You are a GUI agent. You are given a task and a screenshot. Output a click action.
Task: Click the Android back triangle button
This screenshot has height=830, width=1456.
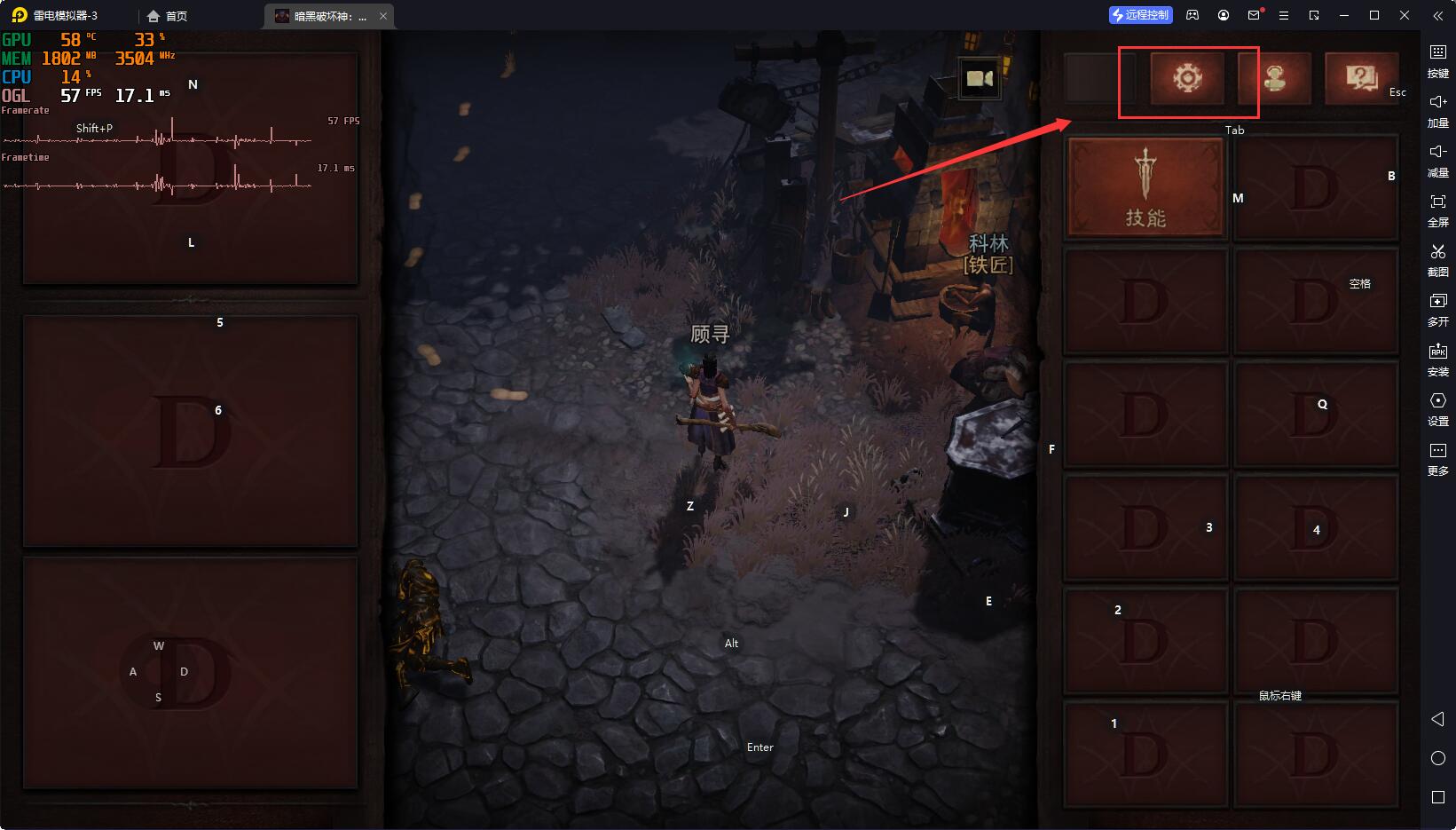pos(1437,719)
